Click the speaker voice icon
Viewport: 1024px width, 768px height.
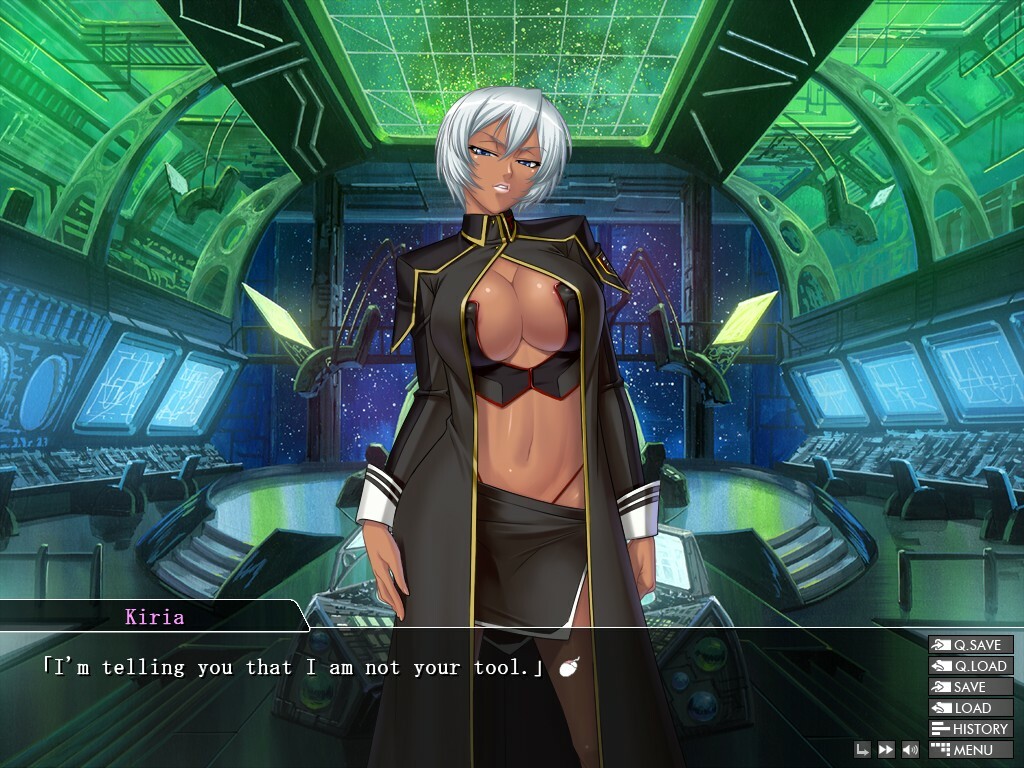[910, 750]
